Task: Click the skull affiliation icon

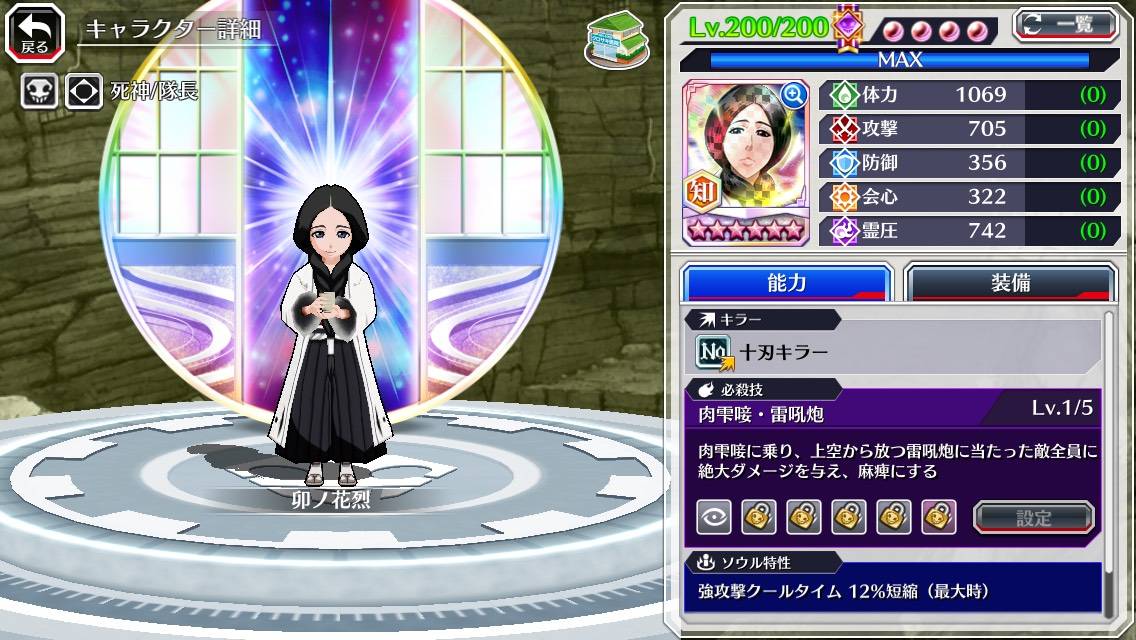Action: click(x=40, y=92)
